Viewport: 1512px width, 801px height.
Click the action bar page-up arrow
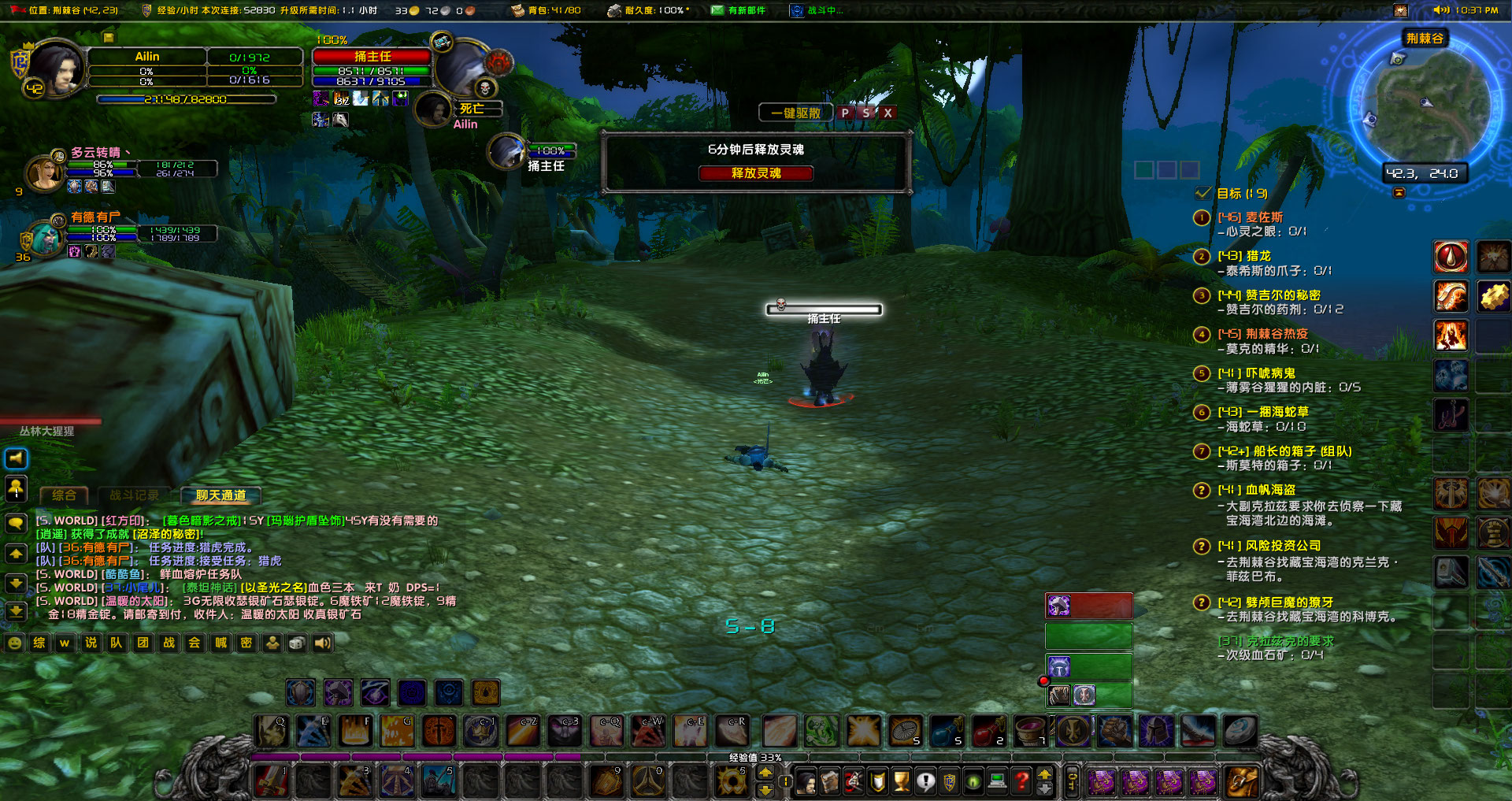coord(765,773)
